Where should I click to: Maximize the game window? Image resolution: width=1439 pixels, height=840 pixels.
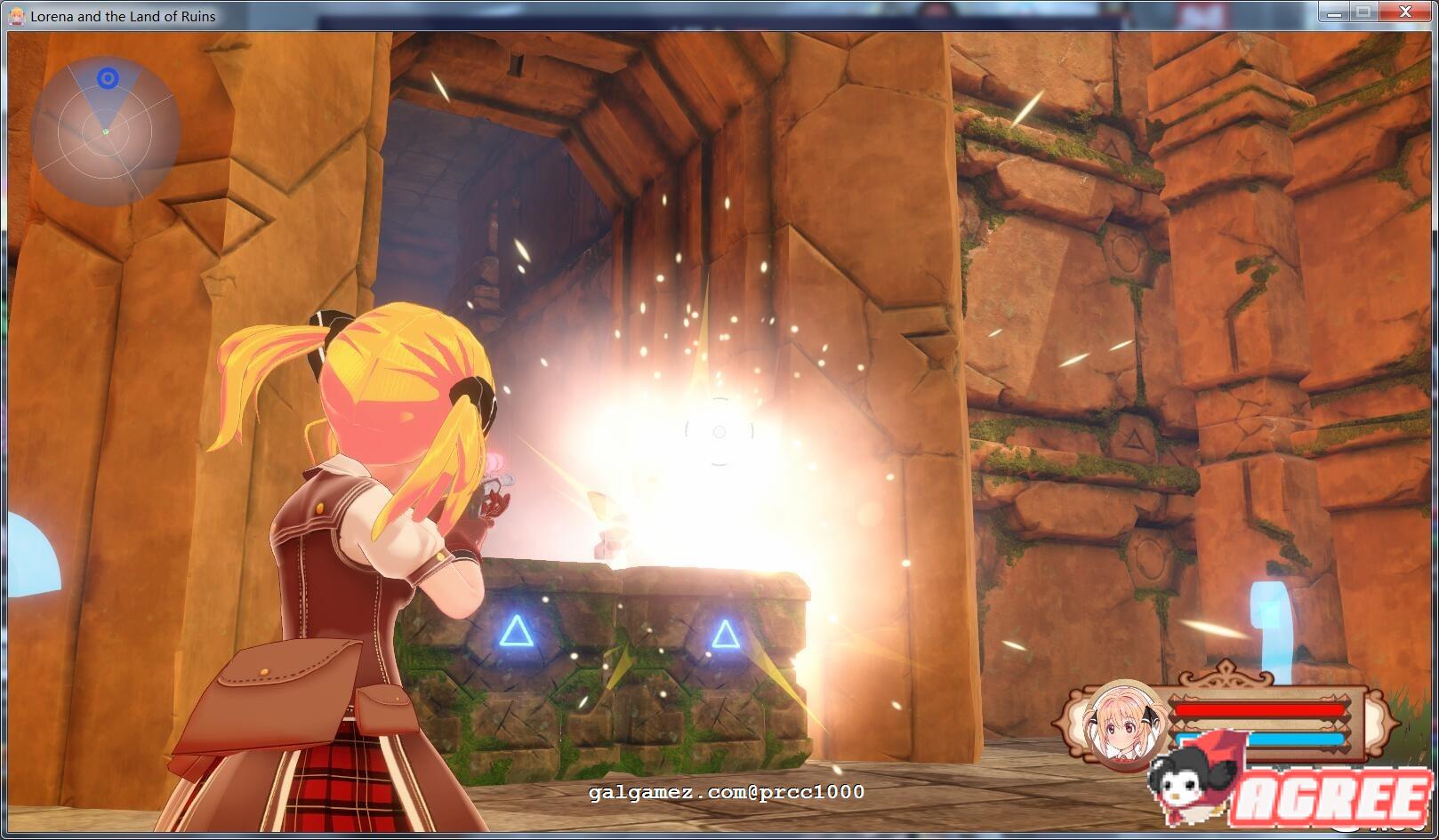[1363, 12]
